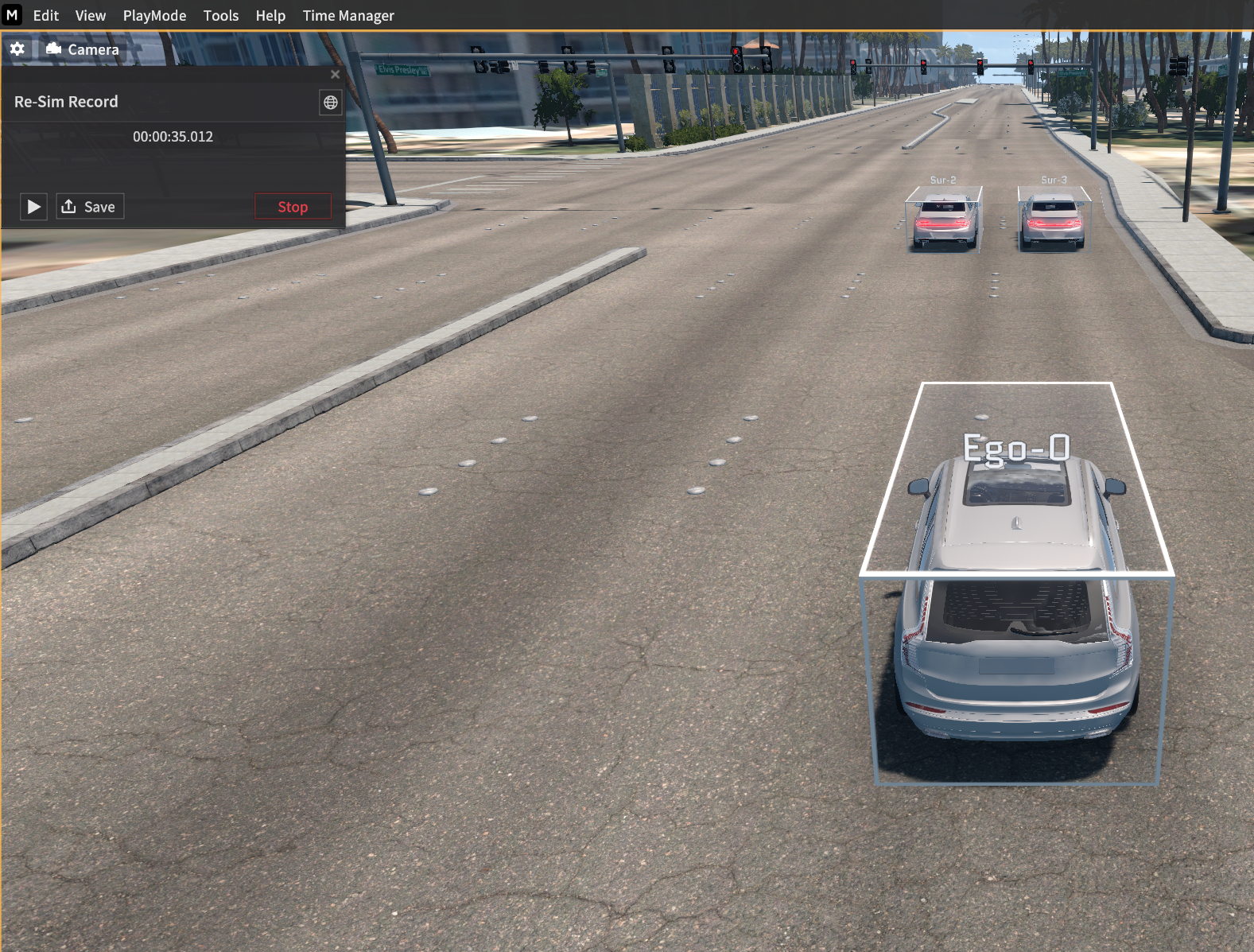Click the globe icon in Re-Sim Record
Image resolution: width=1254 pixels, height=952 pixels.
click(331, 103)
